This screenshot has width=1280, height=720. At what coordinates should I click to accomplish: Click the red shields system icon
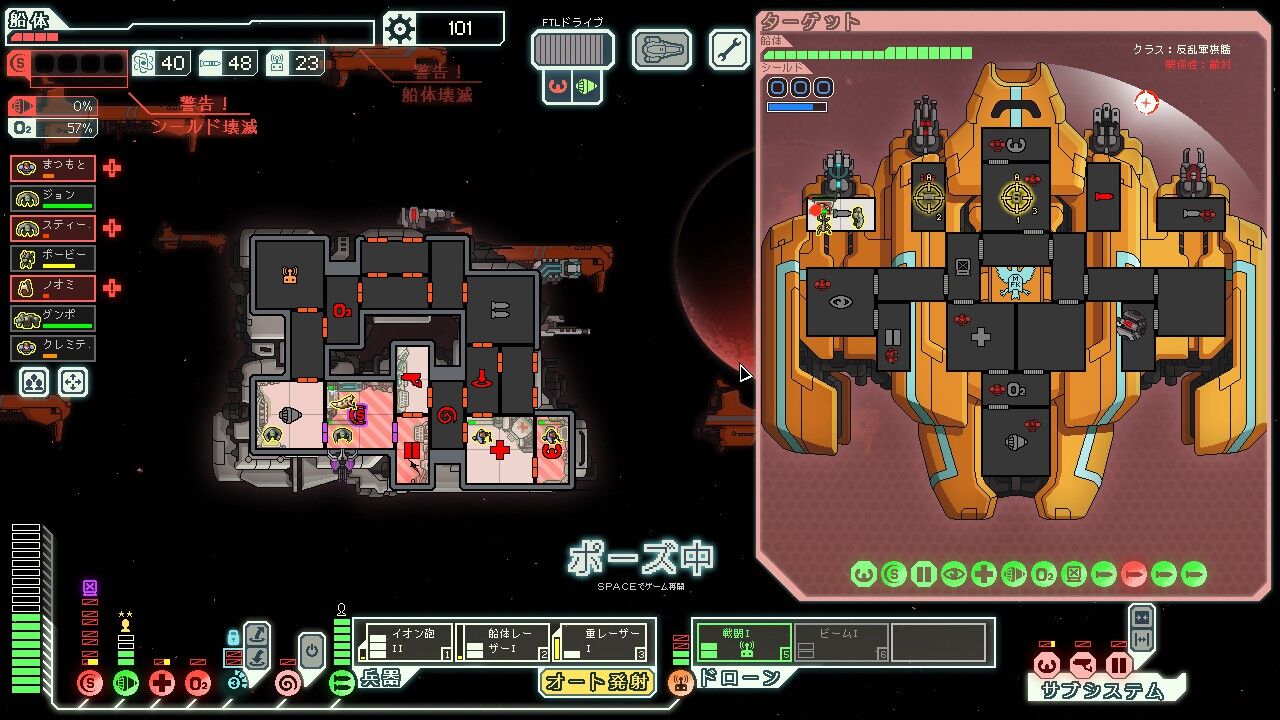click(x=90, y=684)
